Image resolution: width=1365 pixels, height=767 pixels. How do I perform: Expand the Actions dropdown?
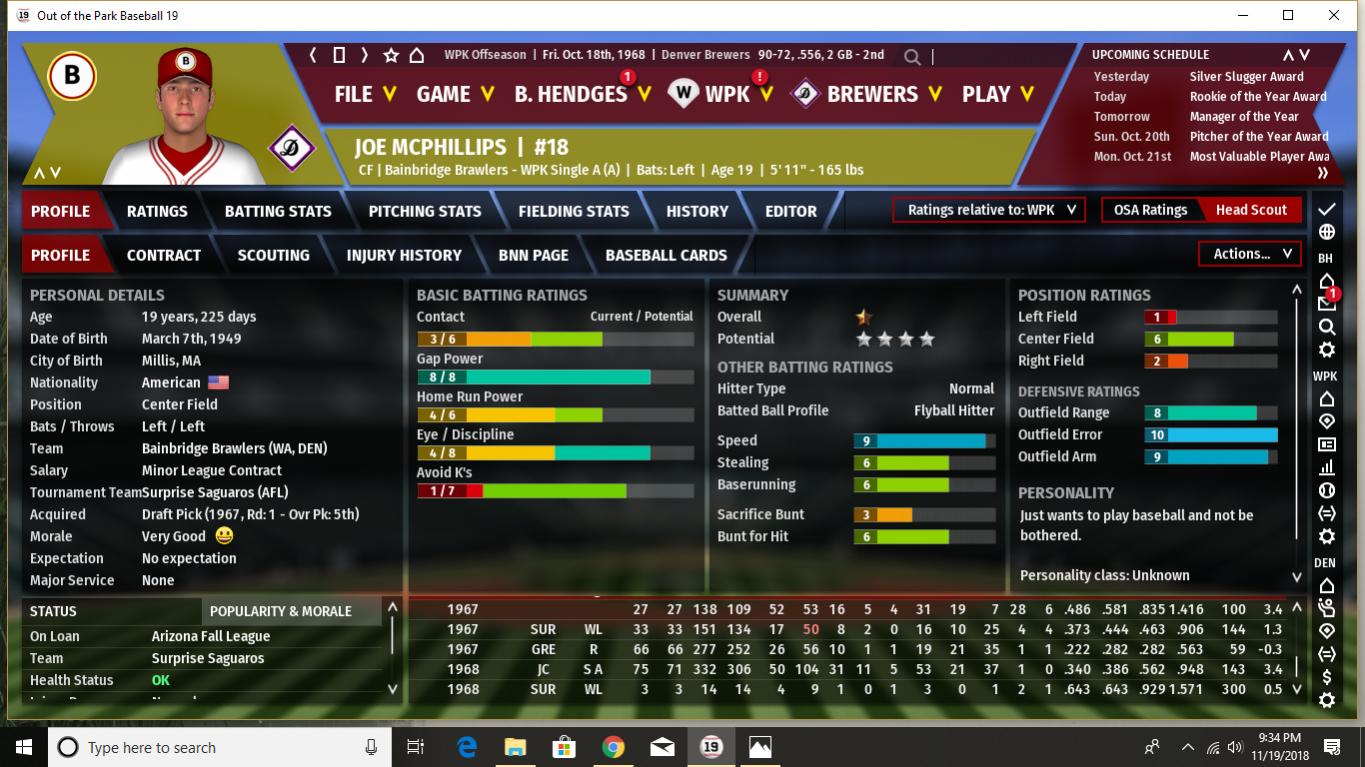point(1251,254)
